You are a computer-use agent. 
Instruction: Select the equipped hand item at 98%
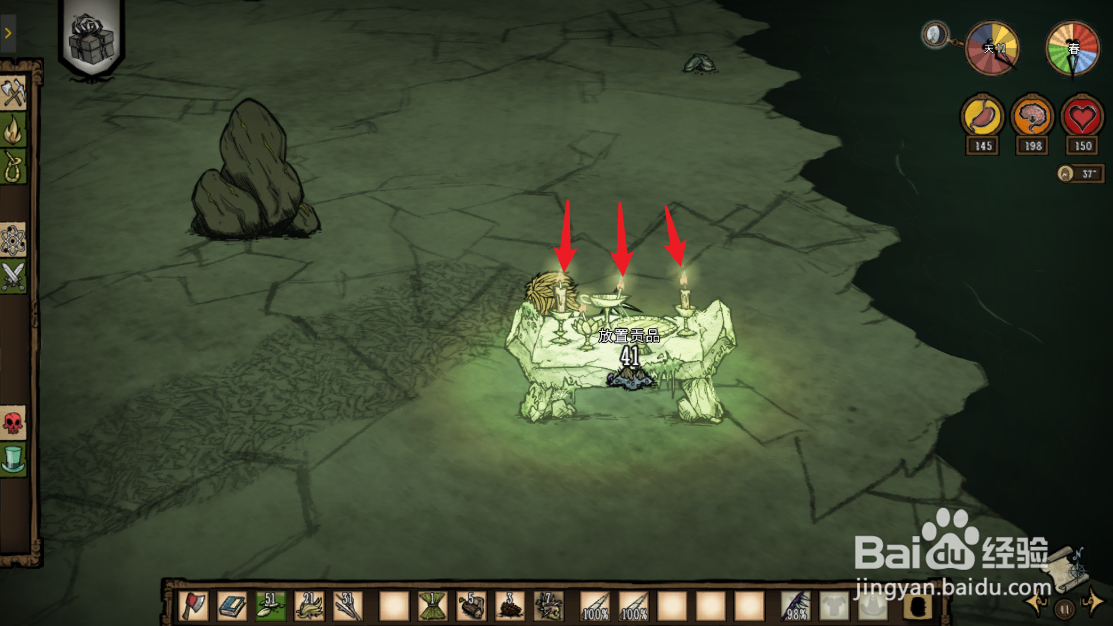[x=797, y=605]
